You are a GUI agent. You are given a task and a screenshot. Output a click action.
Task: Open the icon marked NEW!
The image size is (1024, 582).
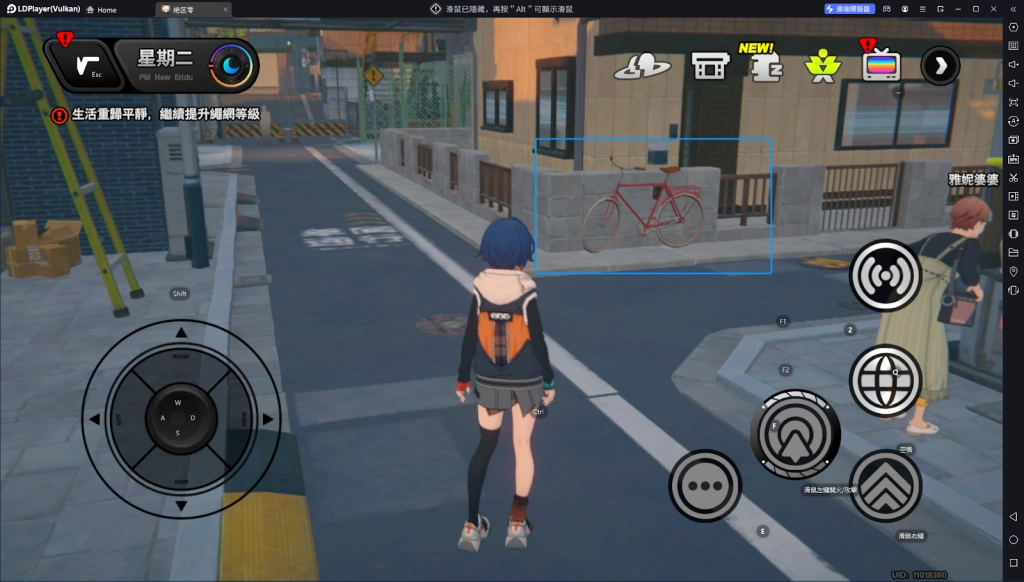766,66
